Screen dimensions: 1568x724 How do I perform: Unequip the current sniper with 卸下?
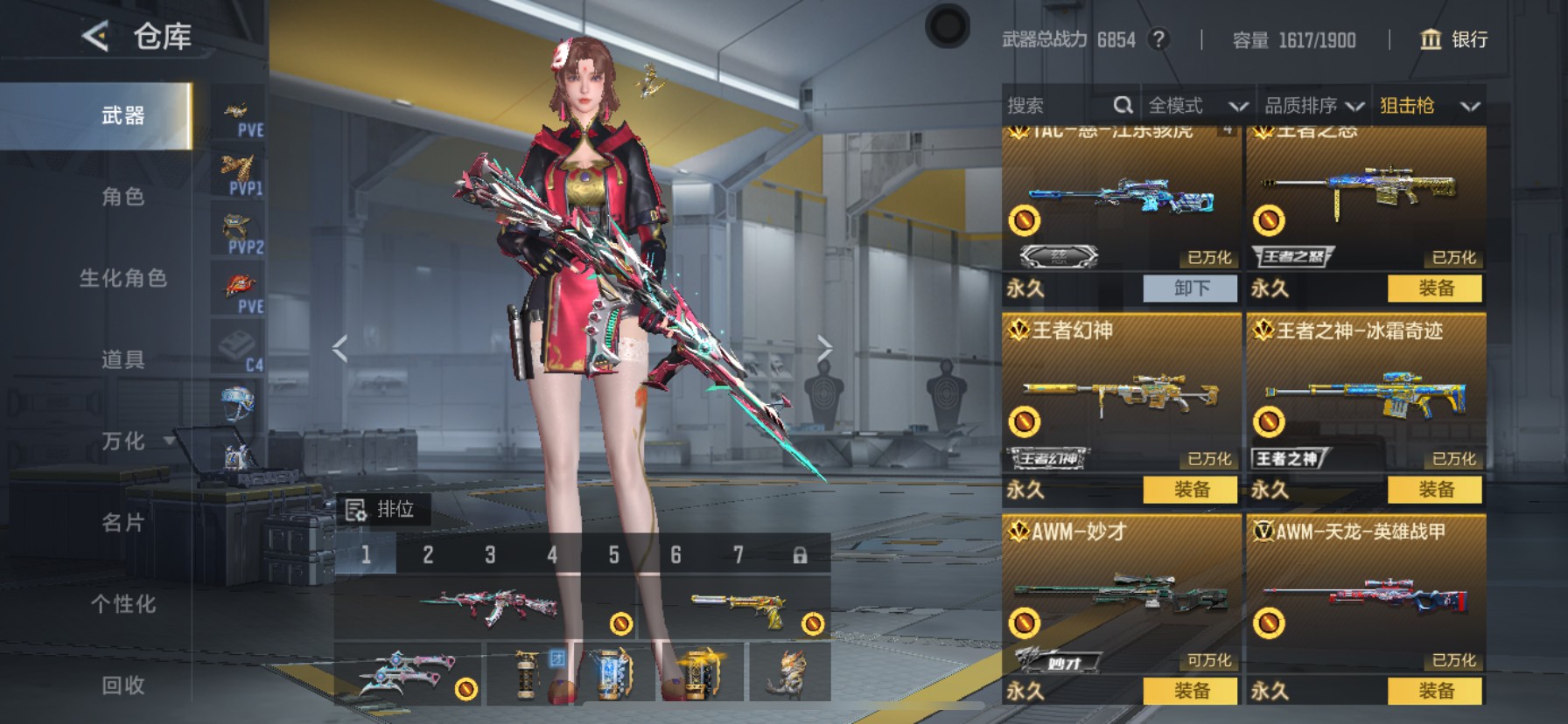pos(1191,289)
